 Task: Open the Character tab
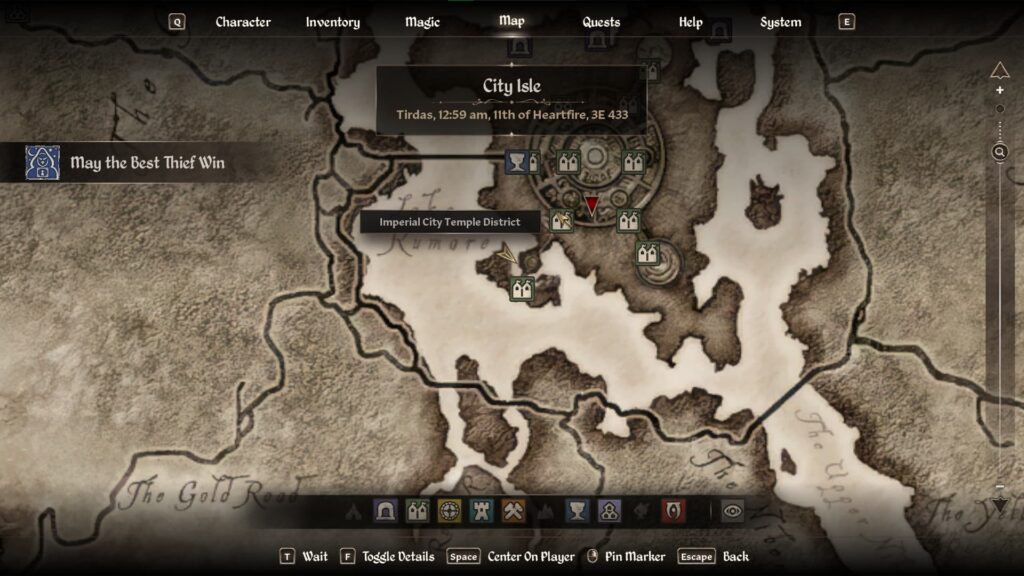243,22
